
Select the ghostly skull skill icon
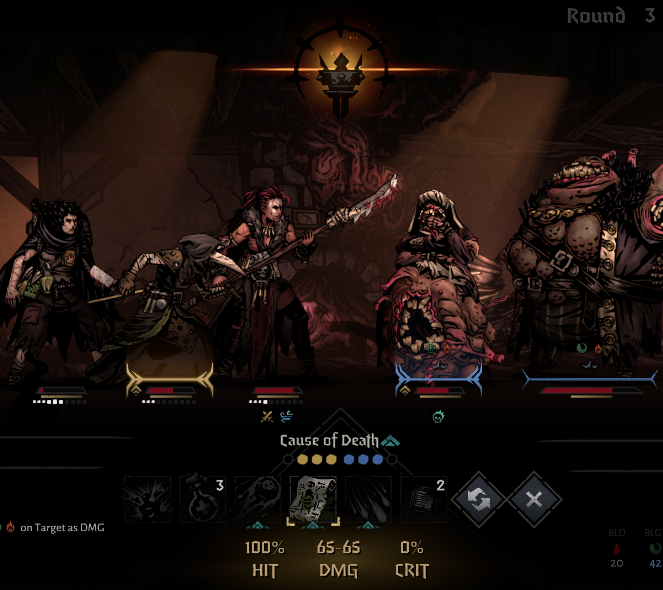click(x=258, y=498)
